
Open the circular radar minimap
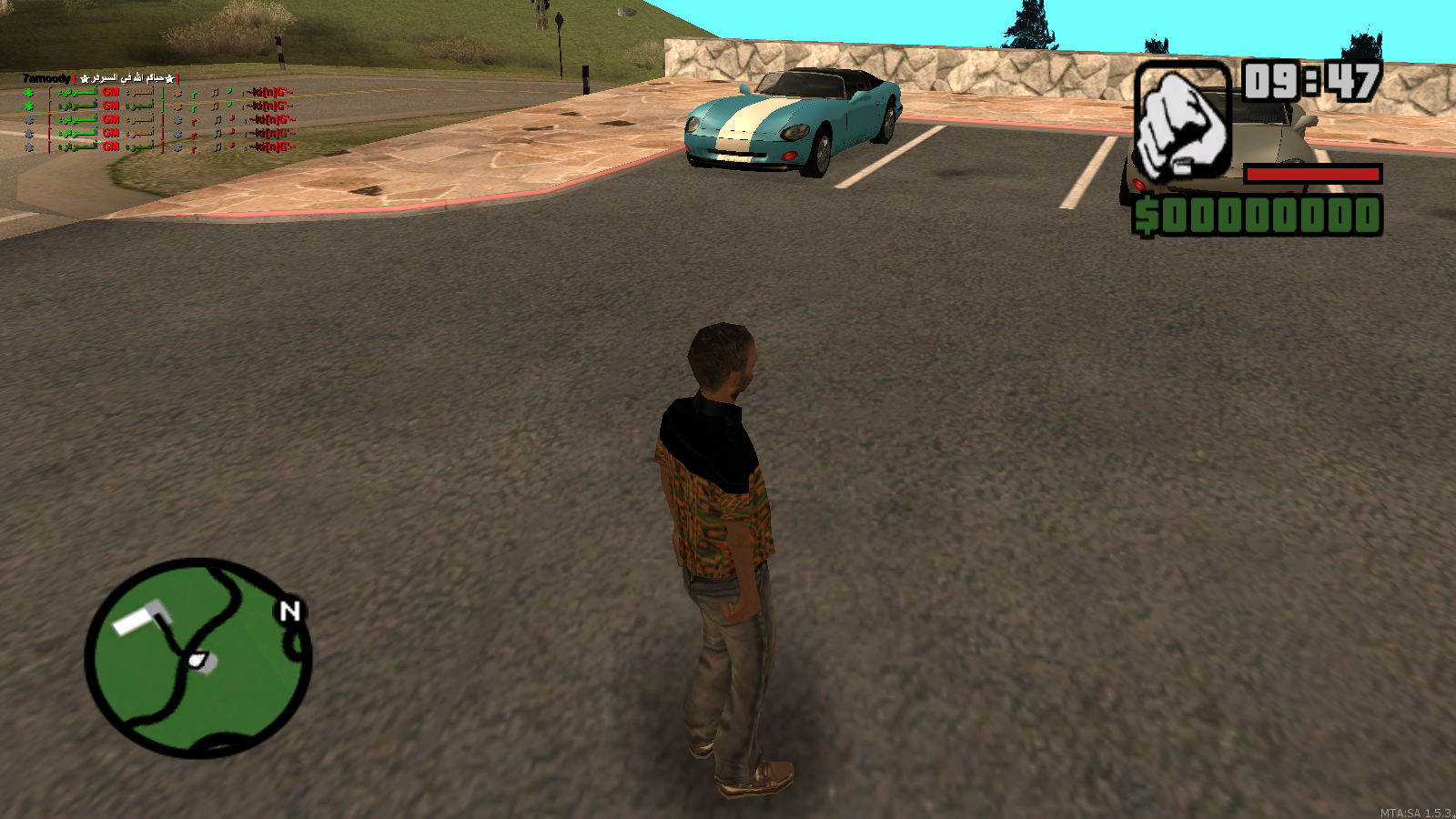click(198, 658)
